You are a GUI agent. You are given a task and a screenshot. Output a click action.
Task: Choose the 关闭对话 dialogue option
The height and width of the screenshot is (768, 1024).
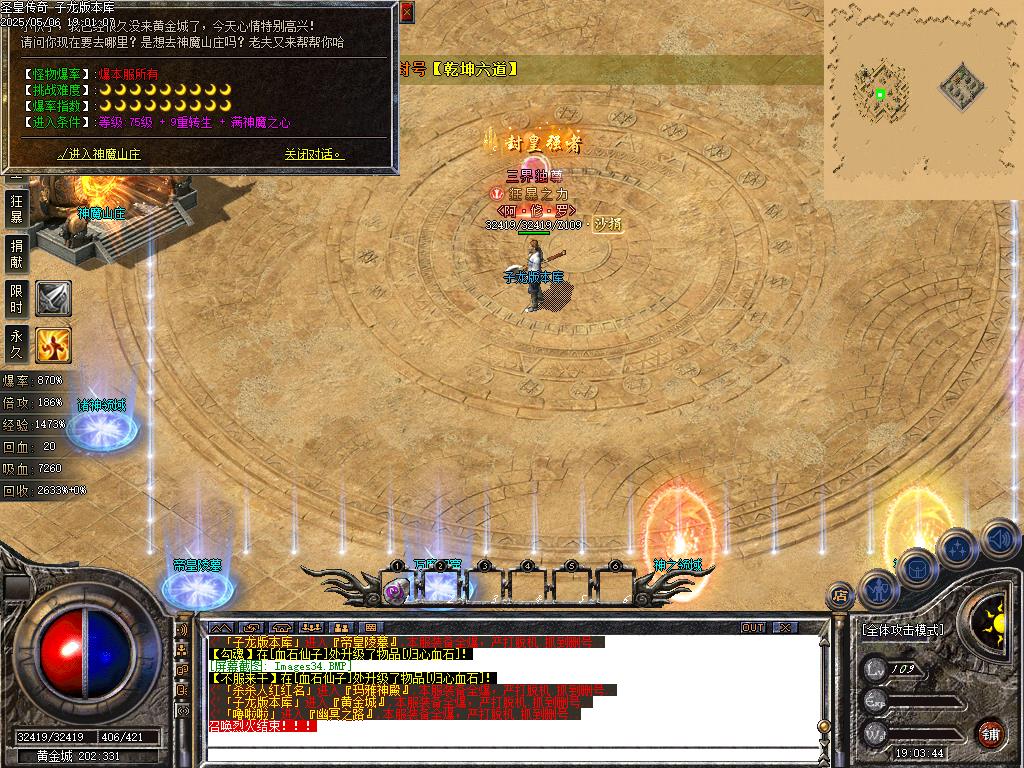[x=313, y=154]
